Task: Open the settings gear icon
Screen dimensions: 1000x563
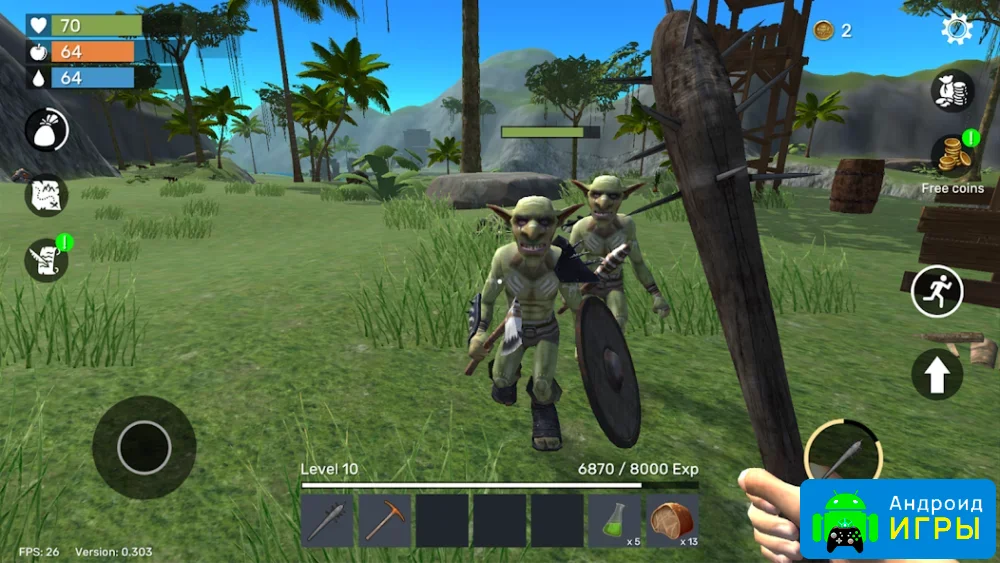Action: (957, 29)
